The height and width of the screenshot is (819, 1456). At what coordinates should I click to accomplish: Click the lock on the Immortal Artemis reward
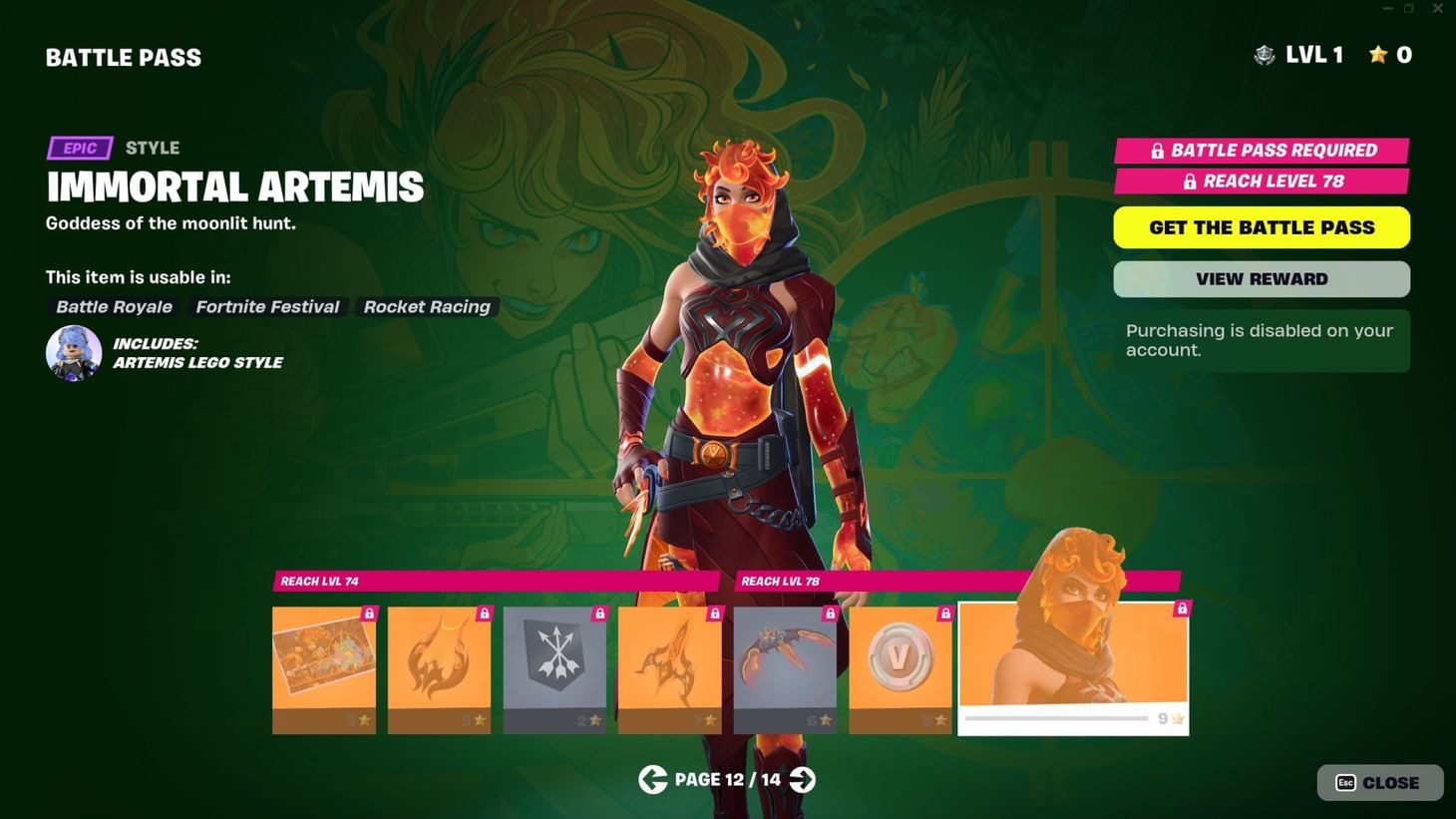coord(1182,607)
